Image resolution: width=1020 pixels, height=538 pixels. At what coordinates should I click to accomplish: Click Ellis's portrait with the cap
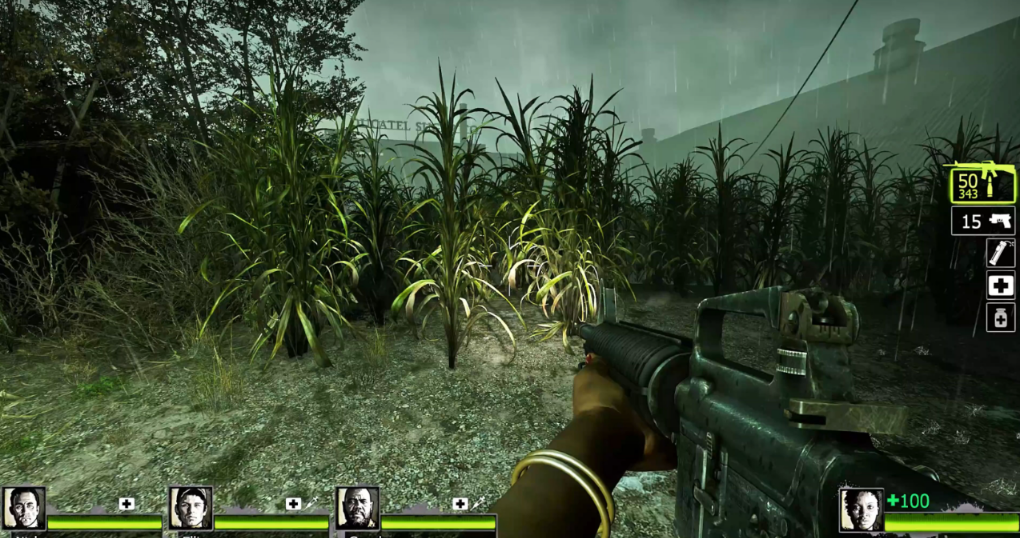coord(190,508)
